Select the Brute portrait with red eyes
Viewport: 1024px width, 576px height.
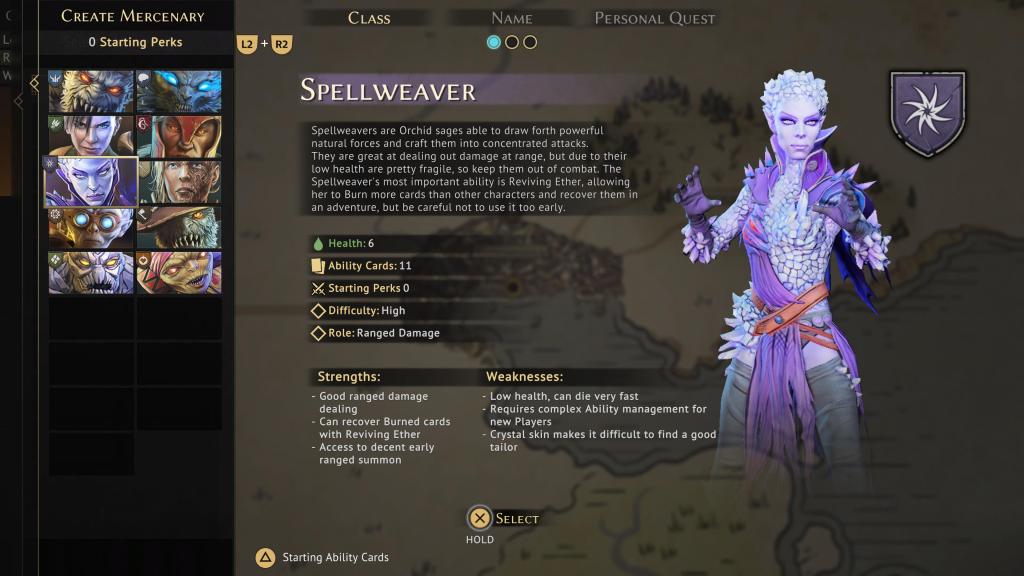(91, 92)
